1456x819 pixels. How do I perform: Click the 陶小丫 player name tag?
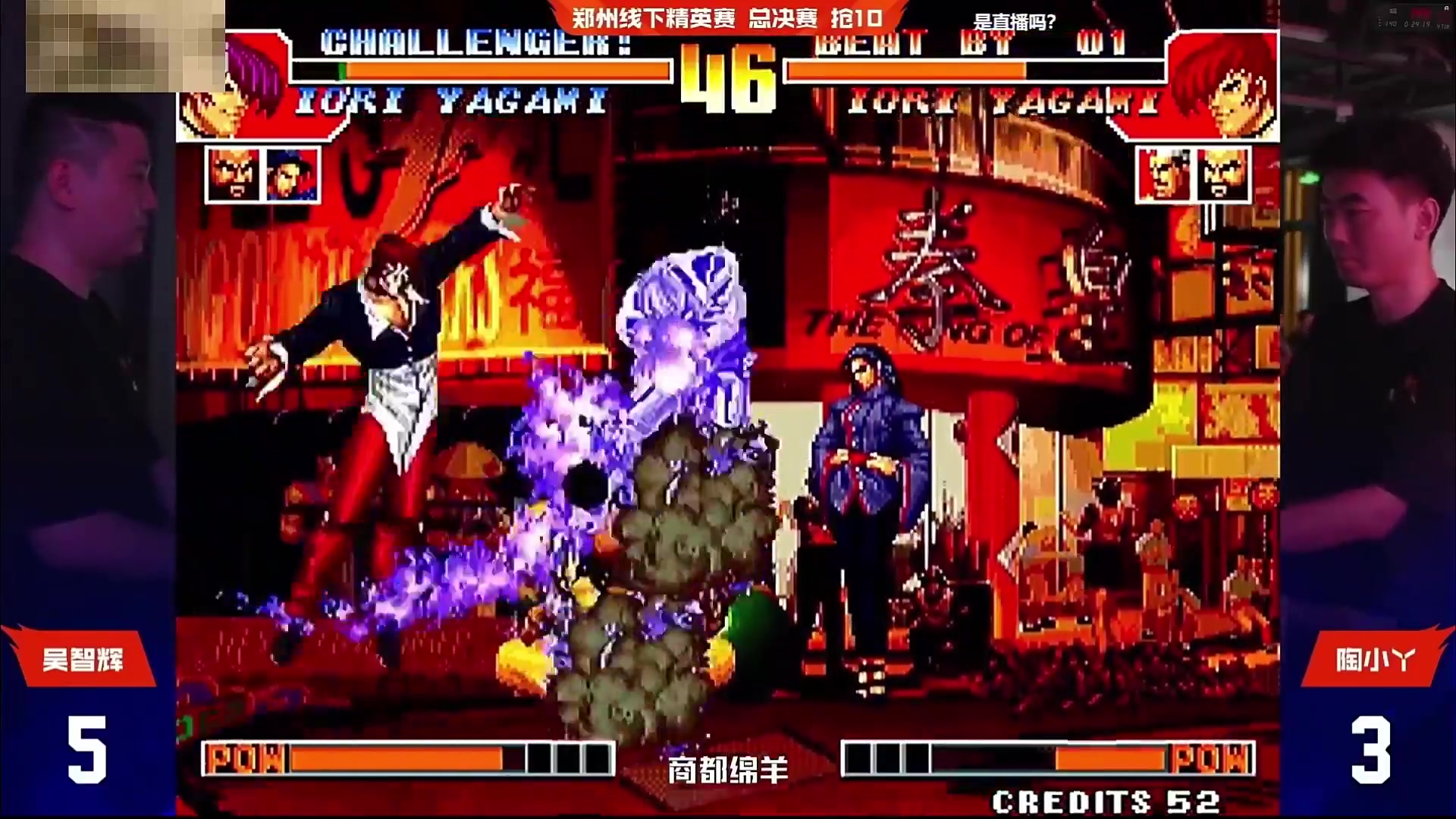[1374, 659]
